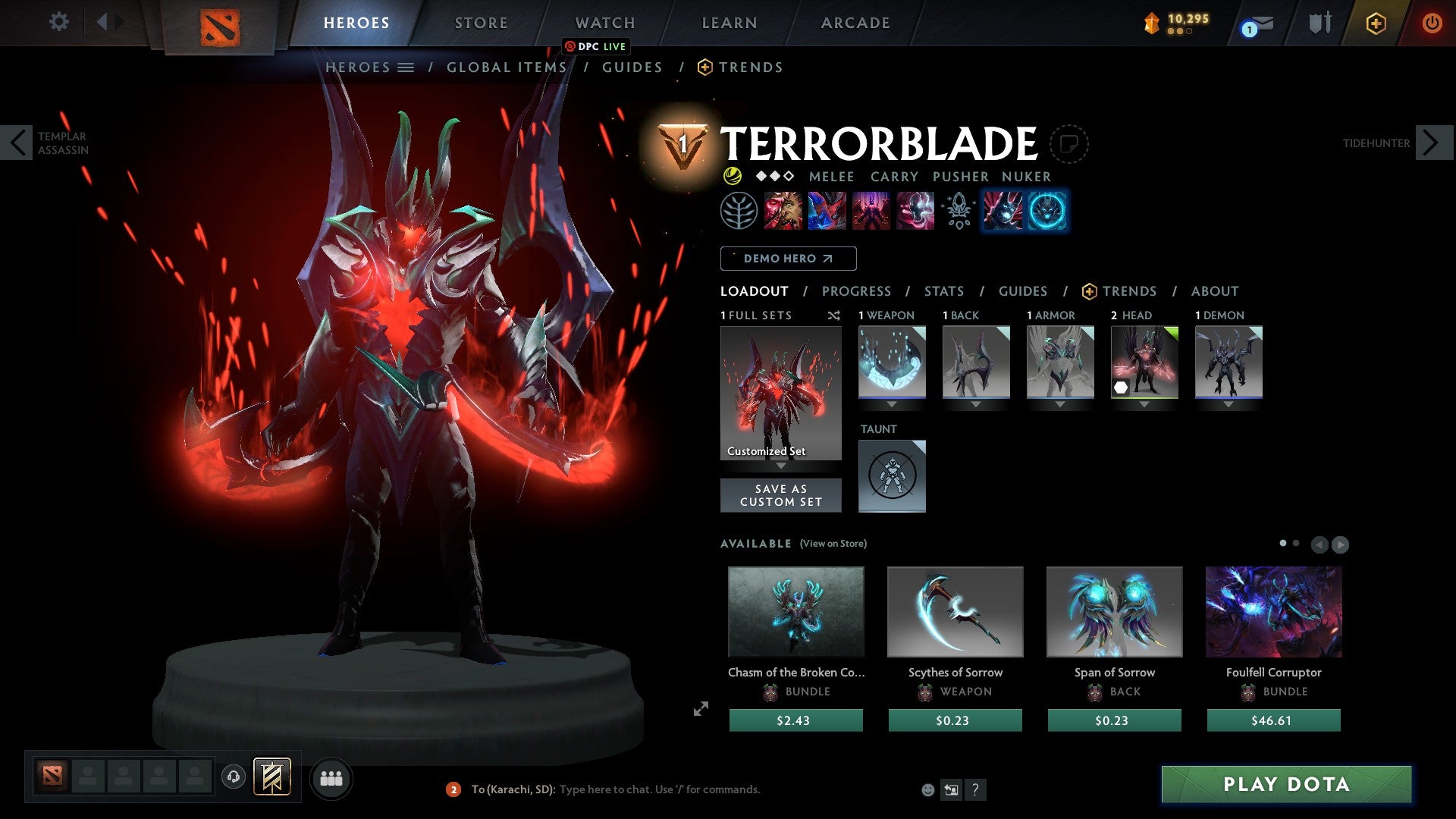This screenshot has width=1456, height=819.
Task: Open the ARCADE menu item
Action: point(855,22)
